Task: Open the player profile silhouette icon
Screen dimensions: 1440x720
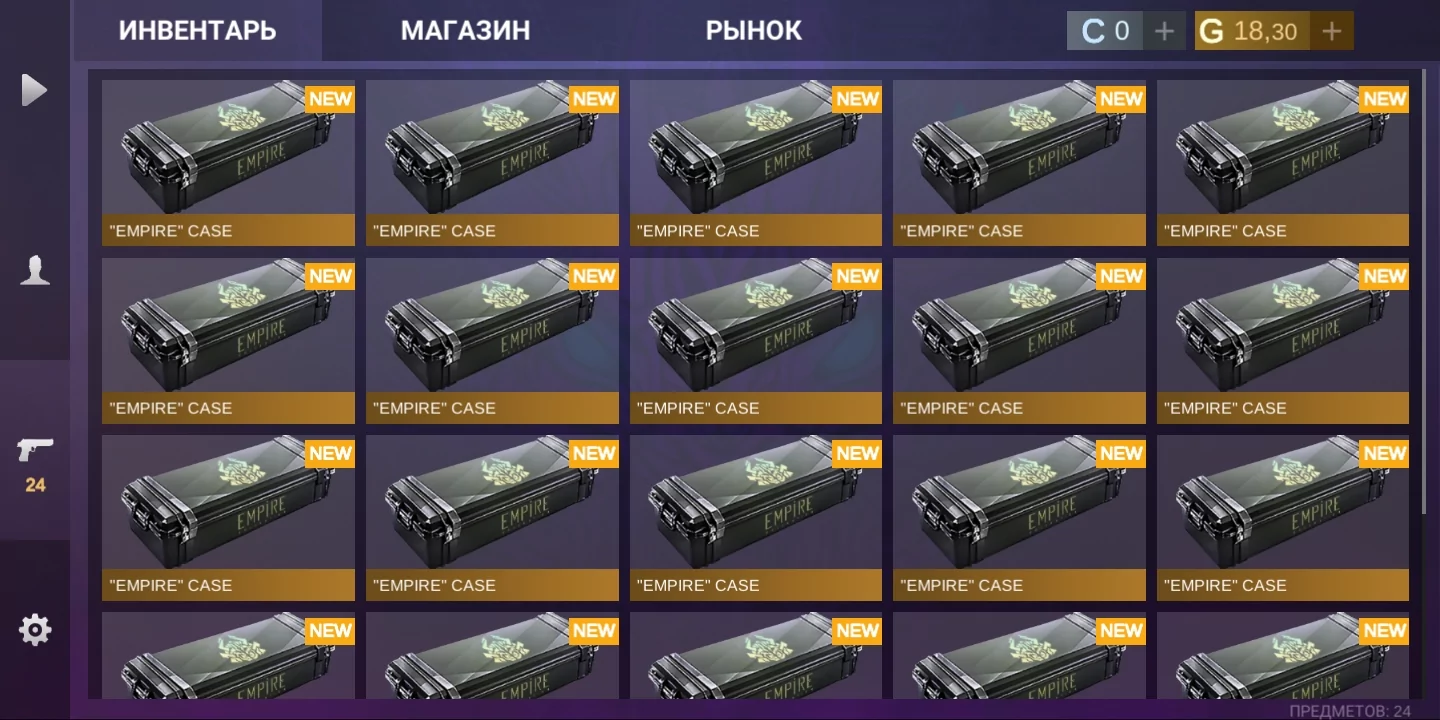Action: (35, 268)
